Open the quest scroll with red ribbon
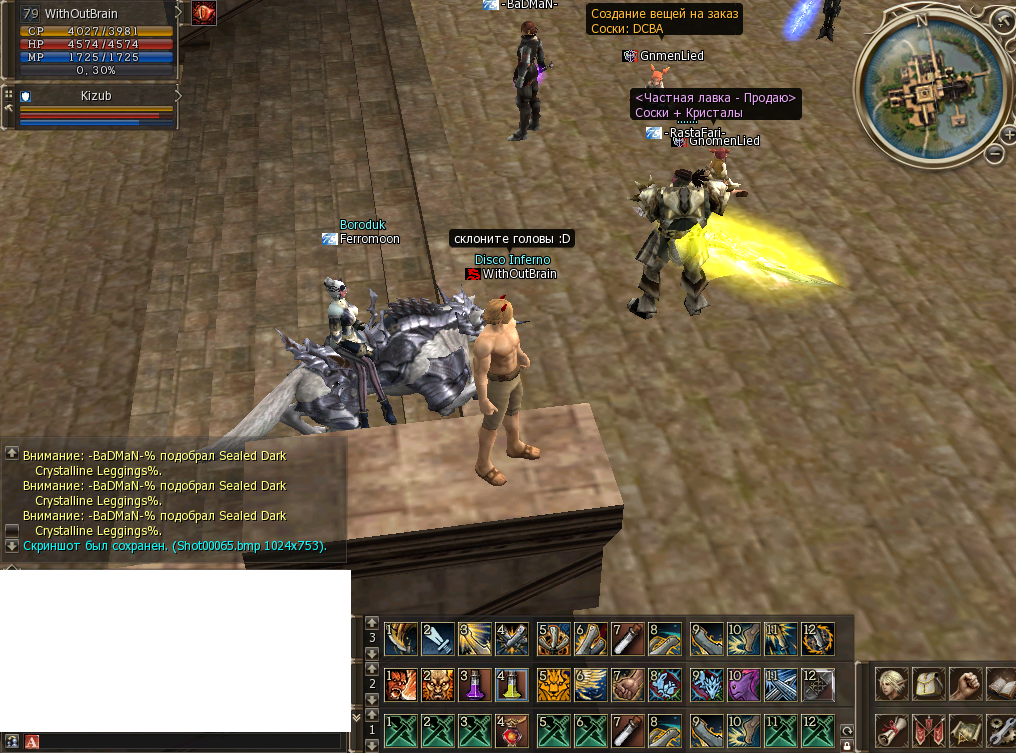1024x753 pixels. click(x=890, y=731)
